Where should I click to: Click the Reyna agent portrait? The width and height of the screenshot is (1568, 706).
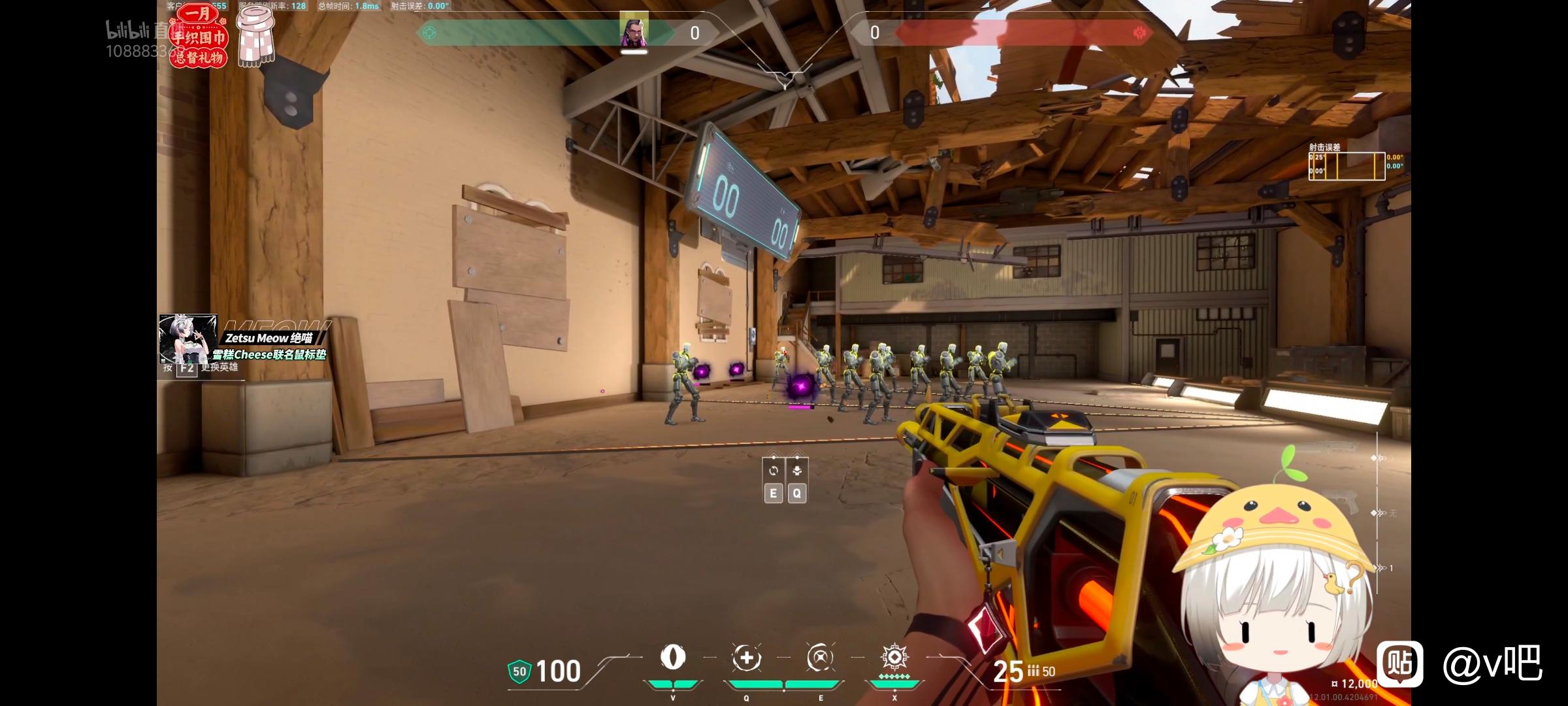tap(634, 29)
